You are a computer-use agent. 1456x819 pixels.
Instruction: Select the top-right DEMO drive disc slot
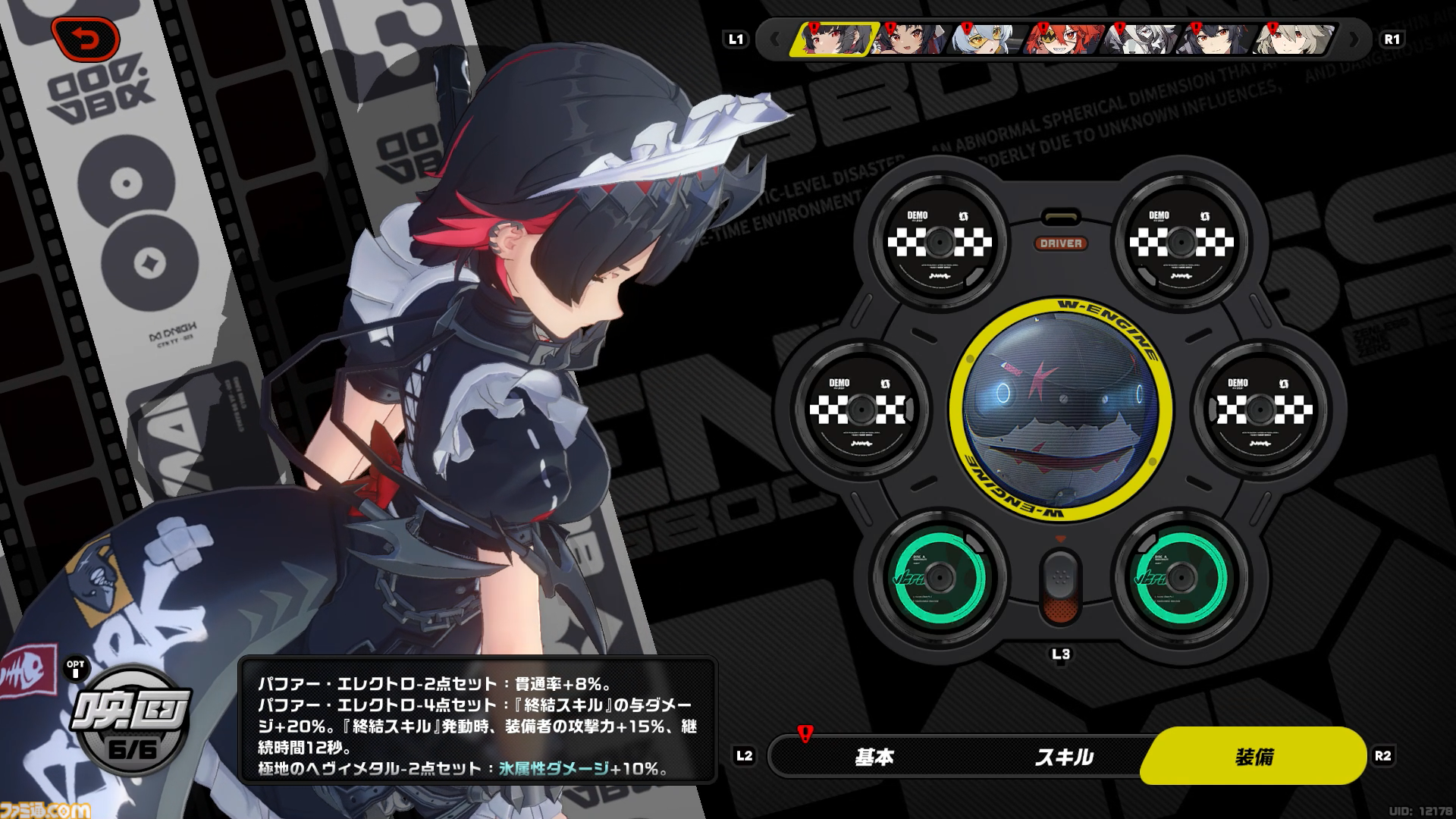[1181, 244]
